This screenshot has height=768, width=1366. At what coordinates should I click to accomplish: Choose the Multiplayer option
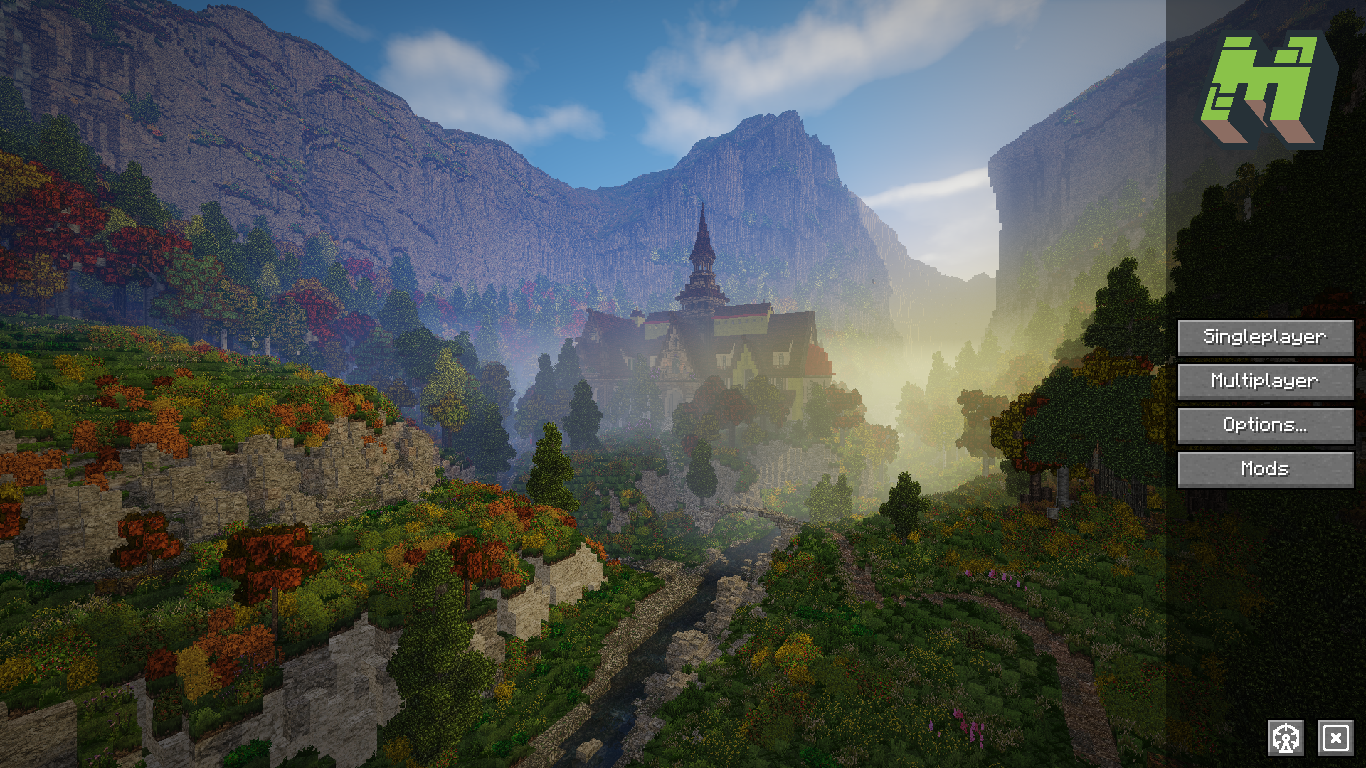1265,381
